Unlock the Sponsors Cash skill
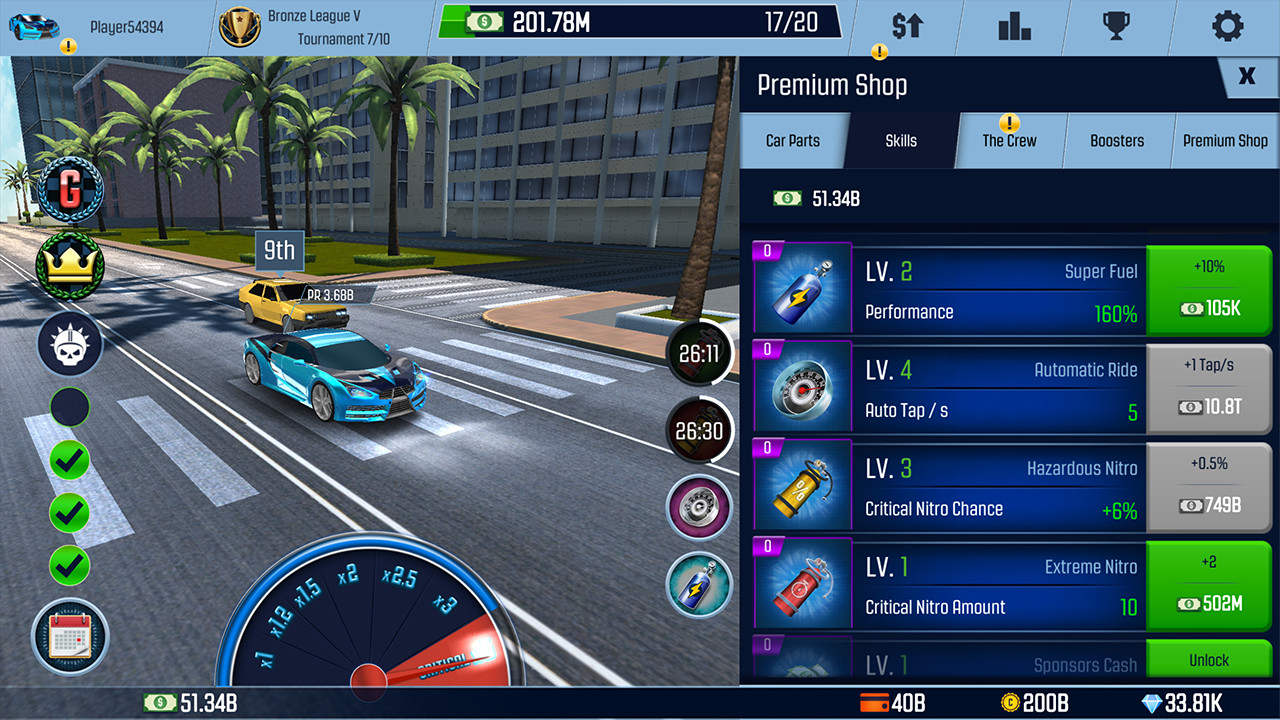 click(1209, 660)
